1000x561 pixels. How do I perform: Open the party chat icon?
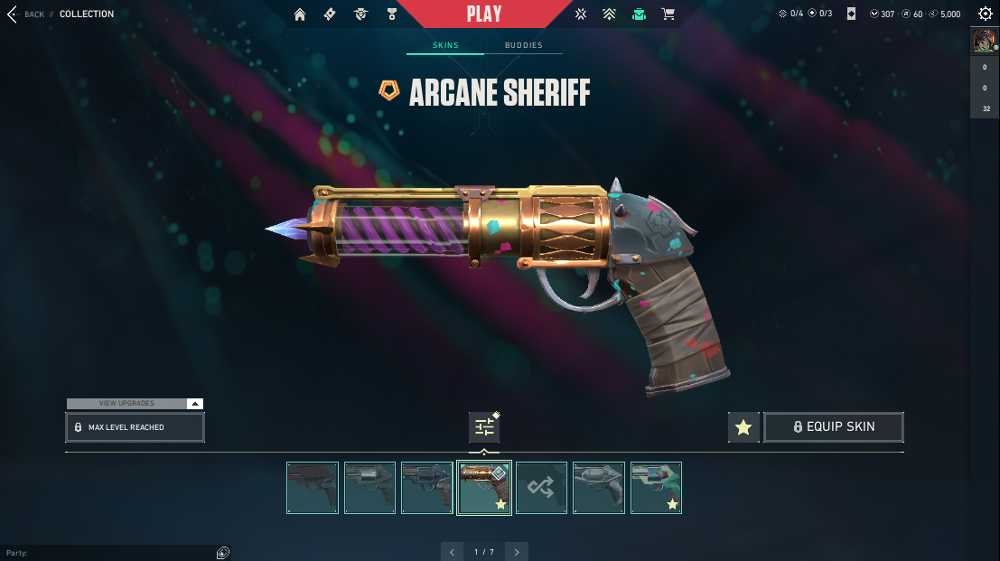pyautogui.click(x=223, y=553)
